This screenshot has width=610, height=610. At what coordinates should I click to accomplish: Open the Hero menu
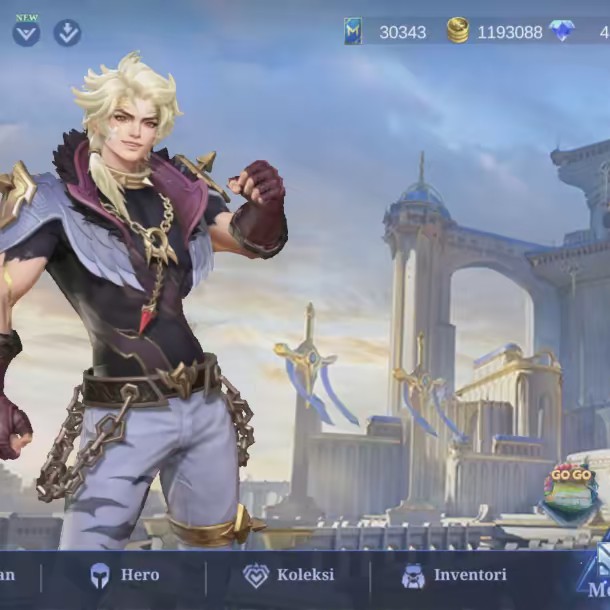pyautogui.click(x=124, y=576)
